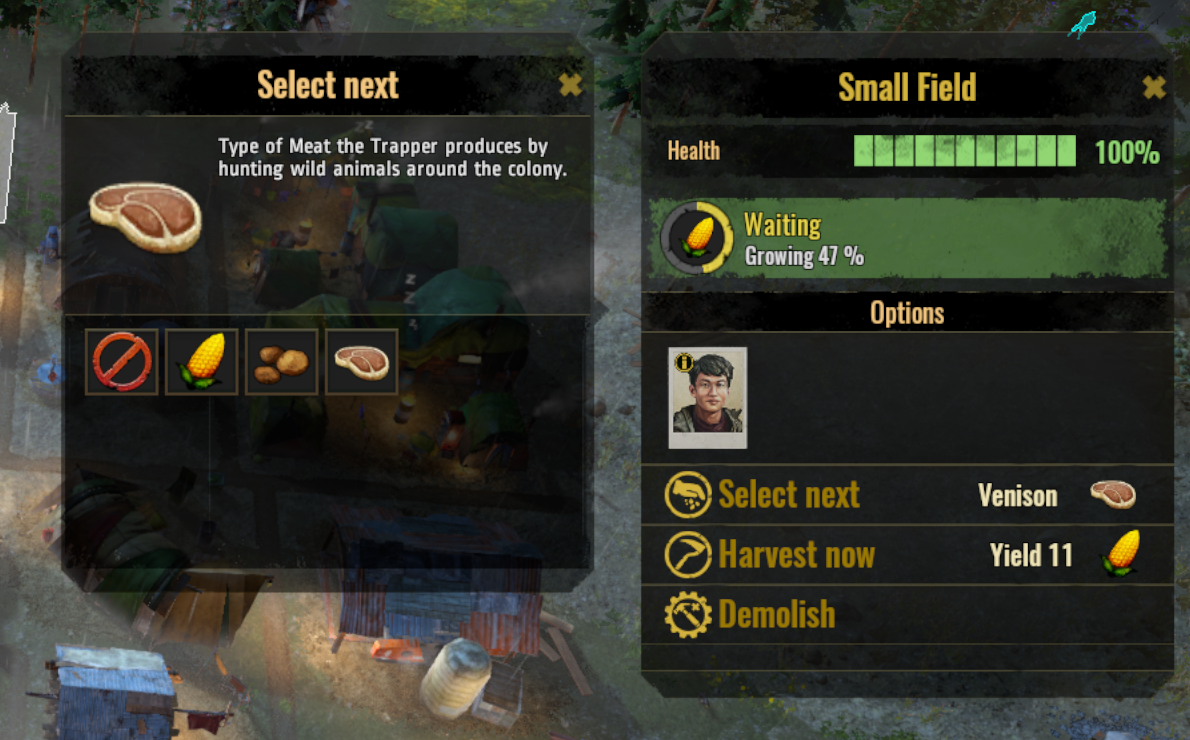The width and height of the screenshot is (1190, 740).
Task: Close the Small Field panel
Action: [x=1154, y=88]
